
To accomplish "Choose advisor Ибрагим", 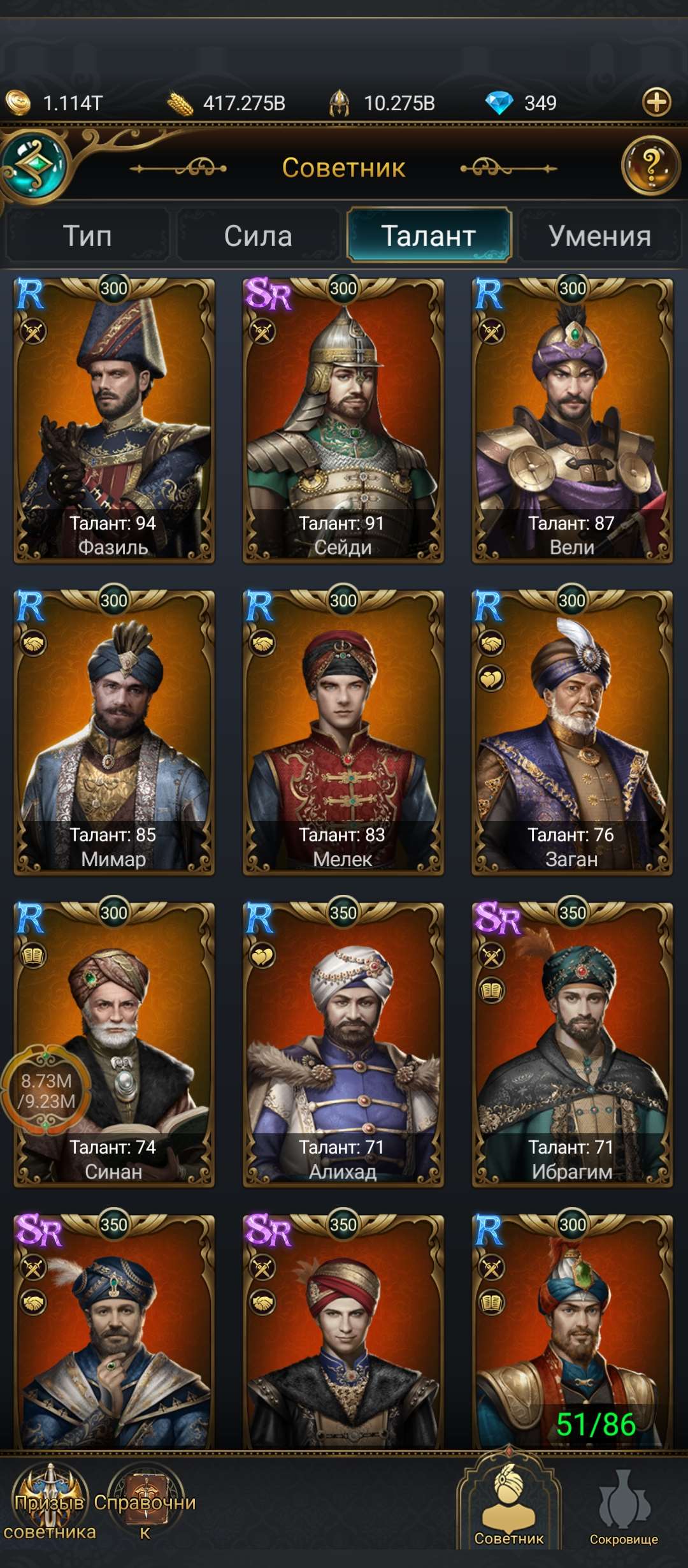I will pyautogui.click(x=572, y=1045).
